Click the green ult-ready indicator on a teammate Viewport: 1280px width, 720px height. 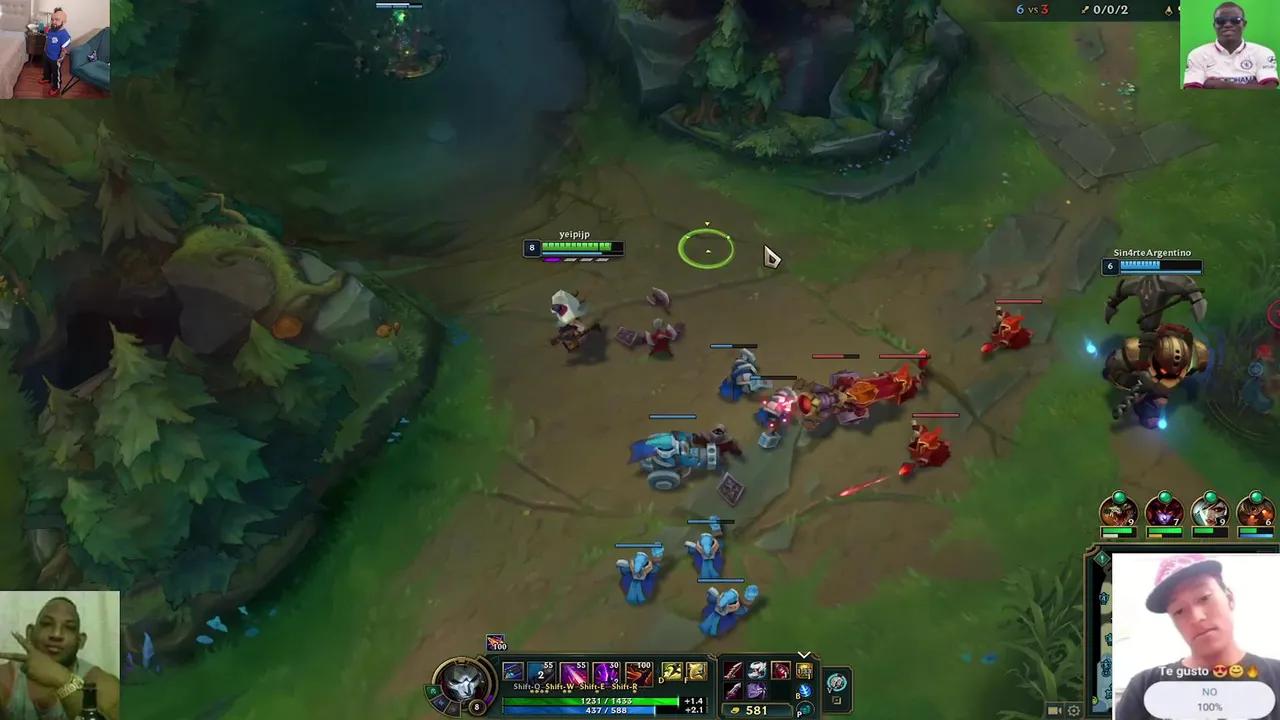[x=1119, y=498]
